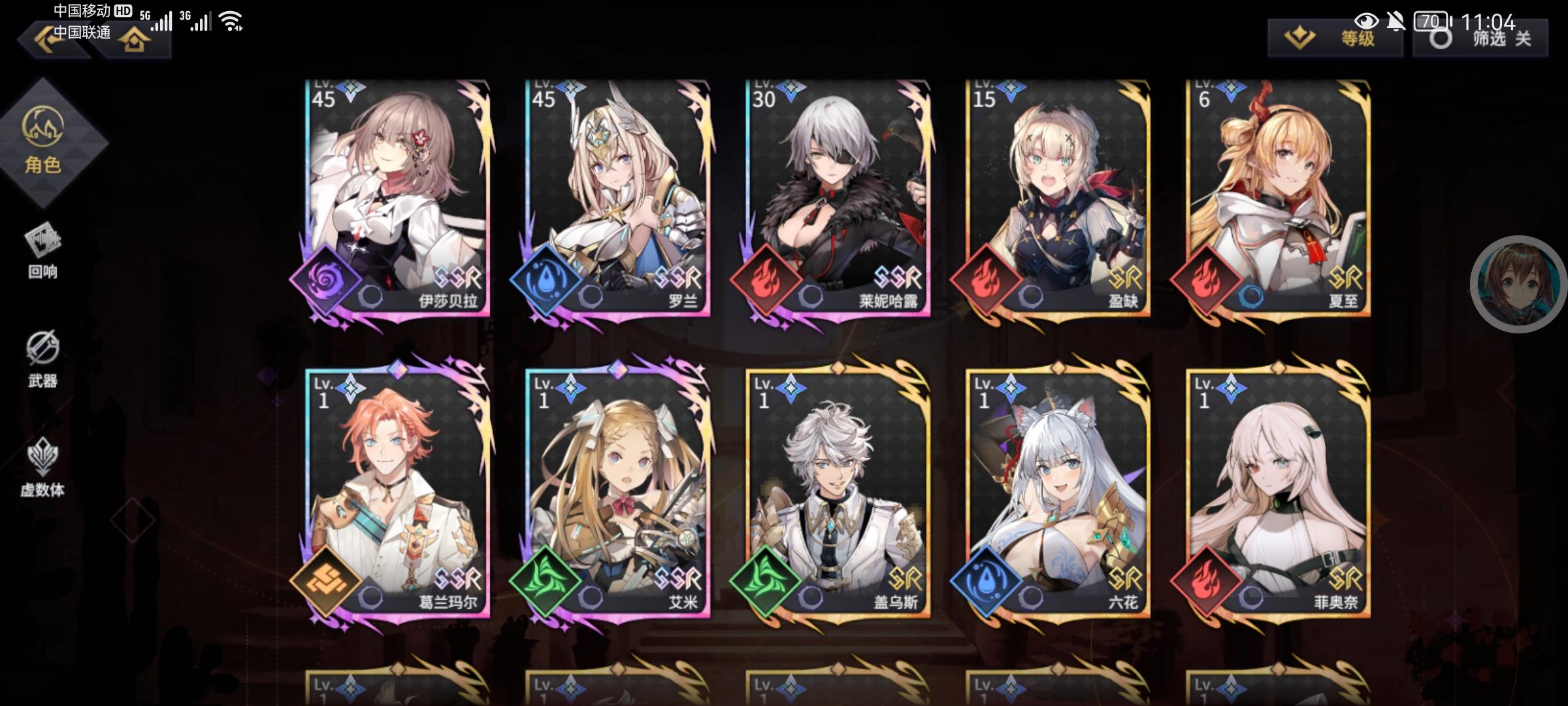Open the 等级 sorting dropdown
1568x706 pixels.
(1335, 39)
